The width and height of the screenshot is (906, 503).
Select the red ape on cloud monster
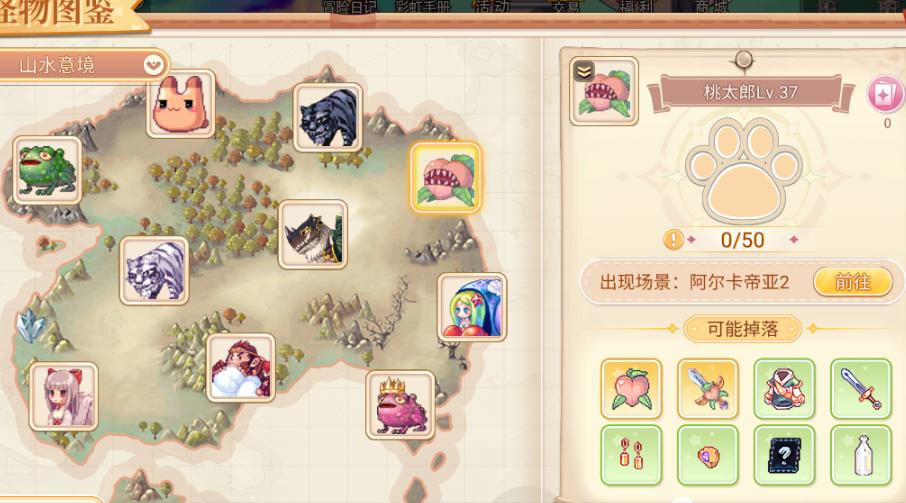(240, 367)
